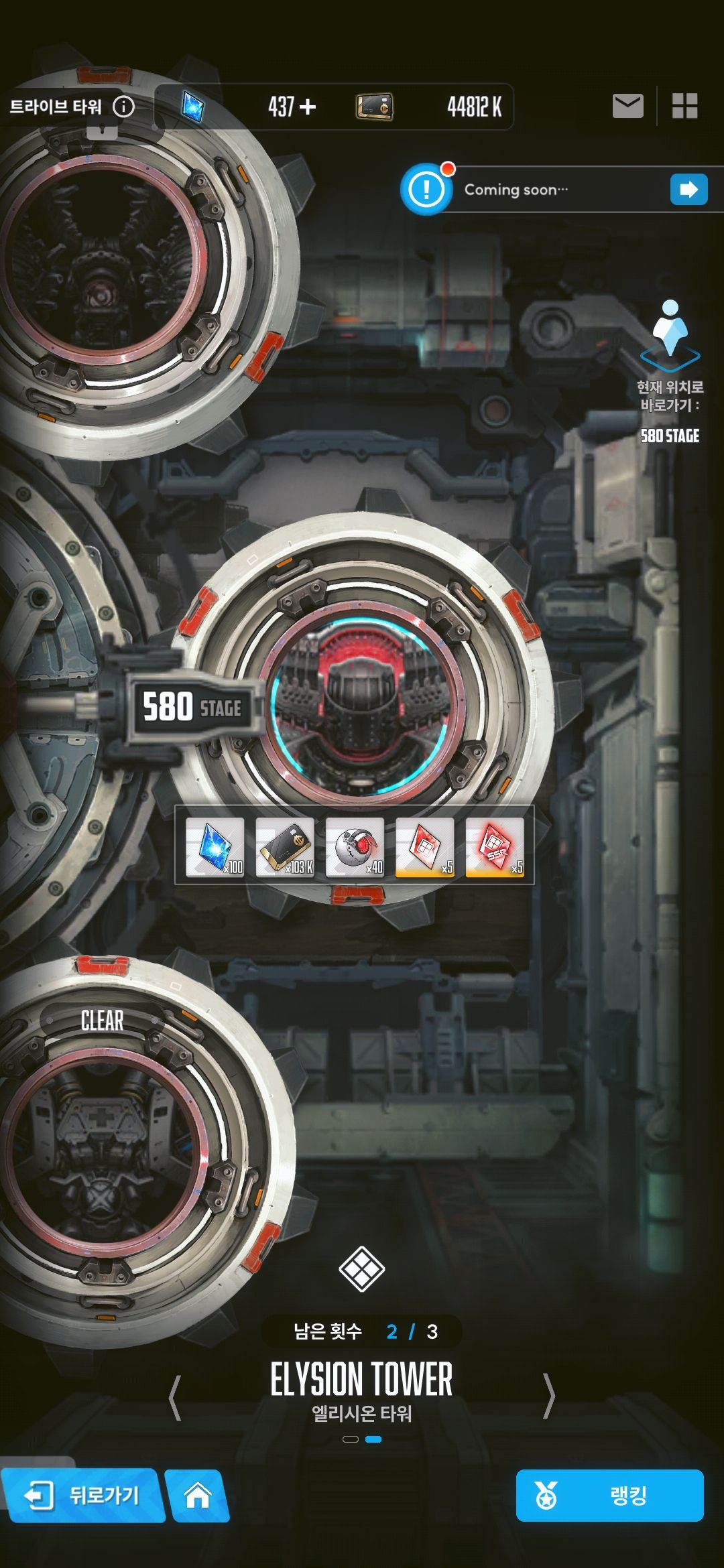Add more gems with the plus button

(x=308, y=107)
